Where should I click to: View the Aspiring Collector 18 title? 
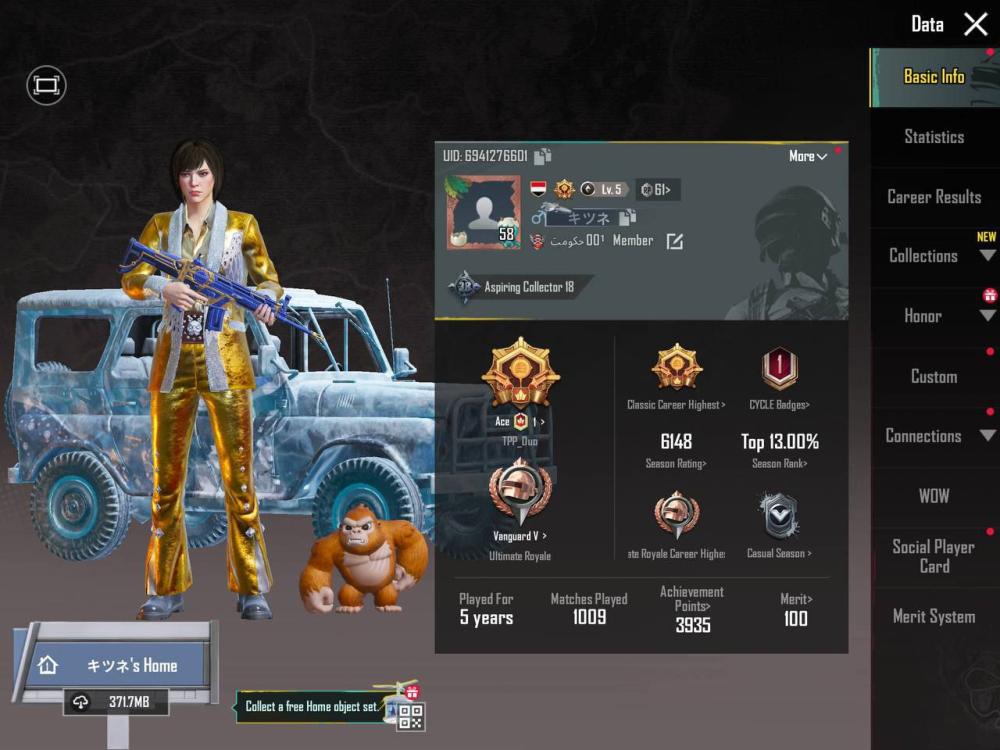pos(520,288)
